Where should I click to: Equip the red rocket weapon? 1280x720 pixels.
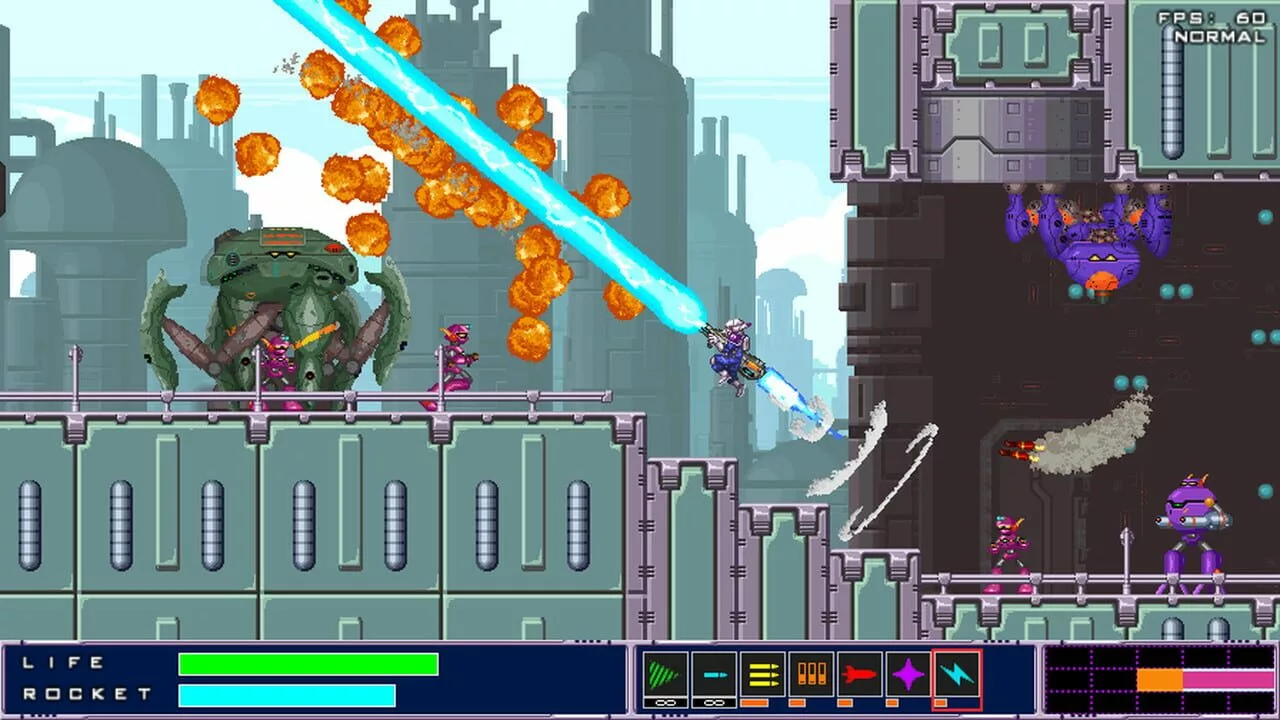859,675
